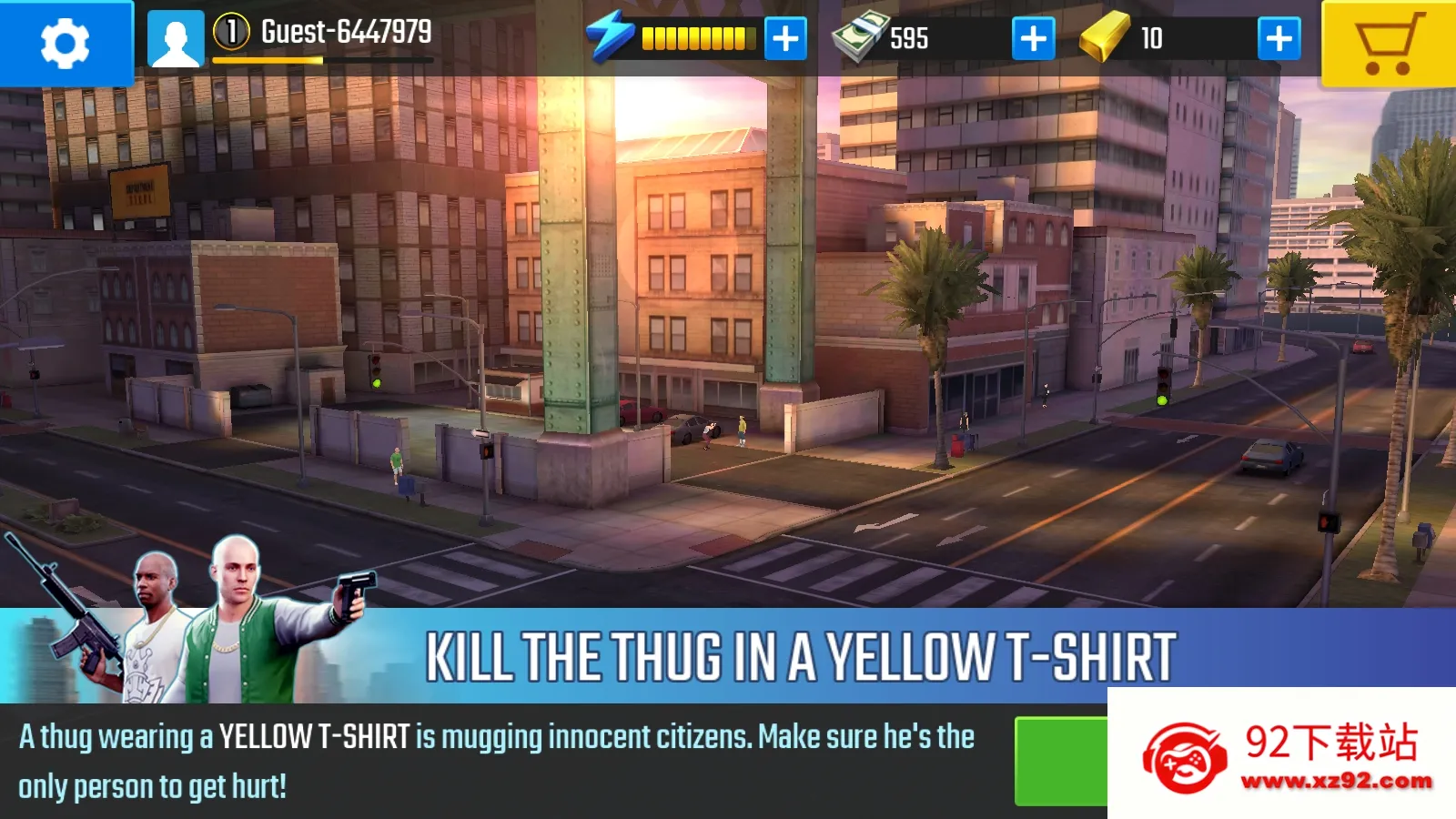The image size is (1456, 819).
Task: Click the energy lightning bolt icon
Action: pos(612,36)
